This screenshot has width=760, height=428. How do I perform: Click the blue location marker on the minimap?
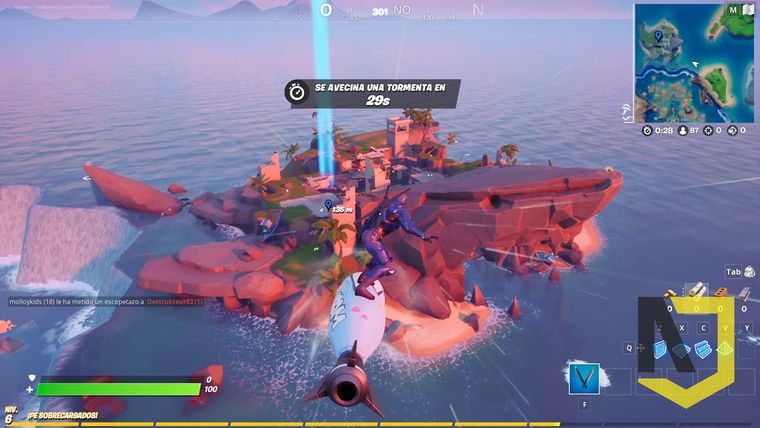tap(658, 36)
